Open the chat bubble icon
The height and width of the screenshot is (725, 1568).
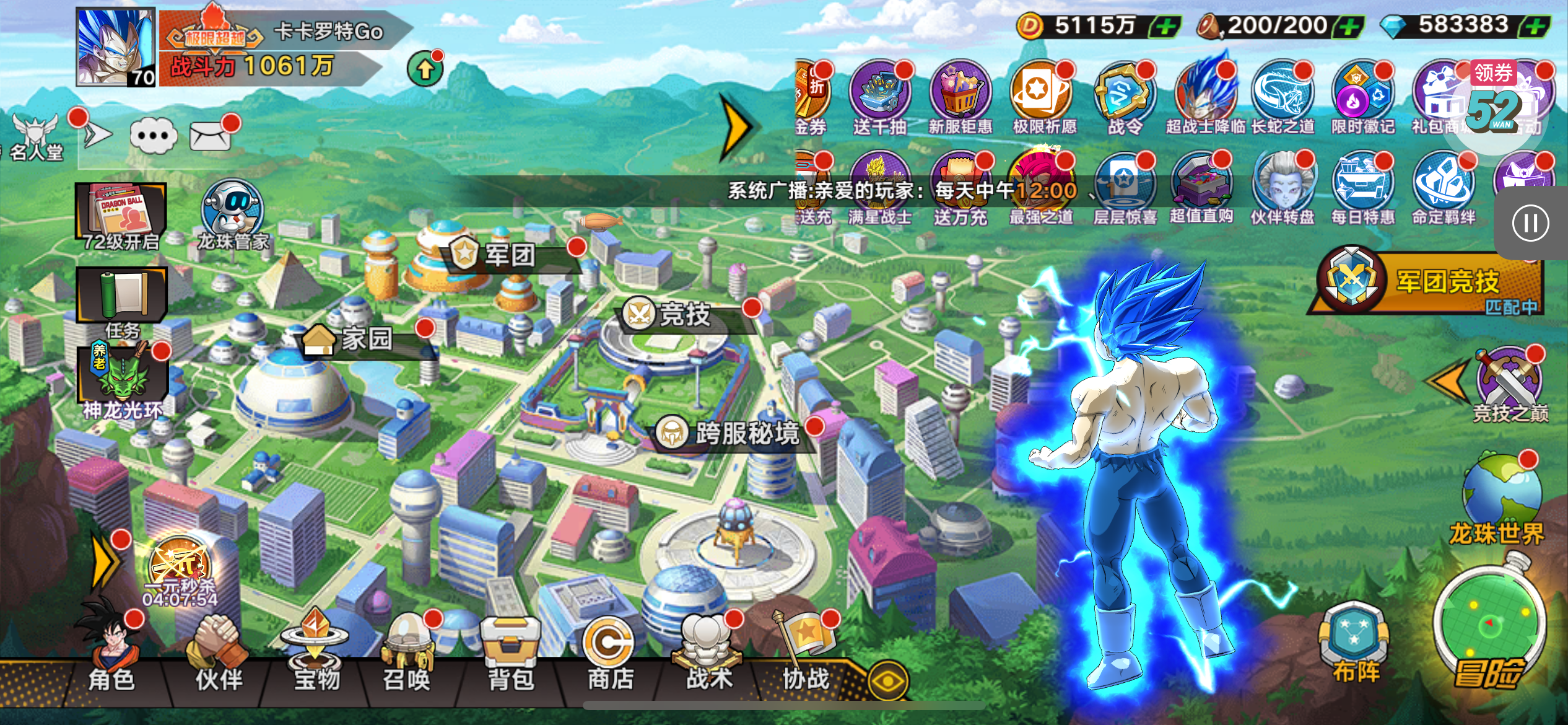pos(154,136)
